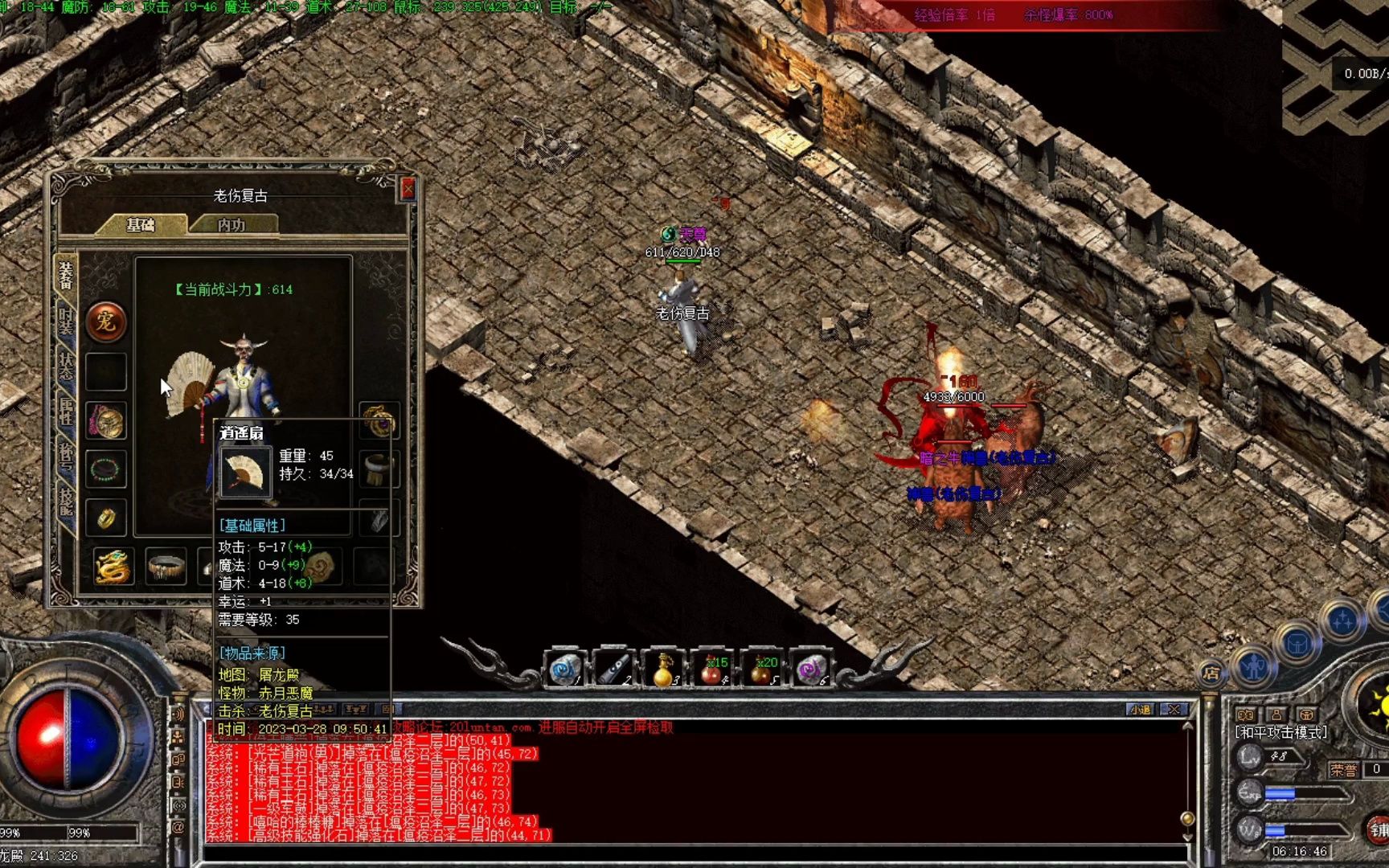The width and height of the screenshot is (1389, 868).
Task: Toggle the 和平攻击模式 attack mode label
Action: (x=1280, y=733)
